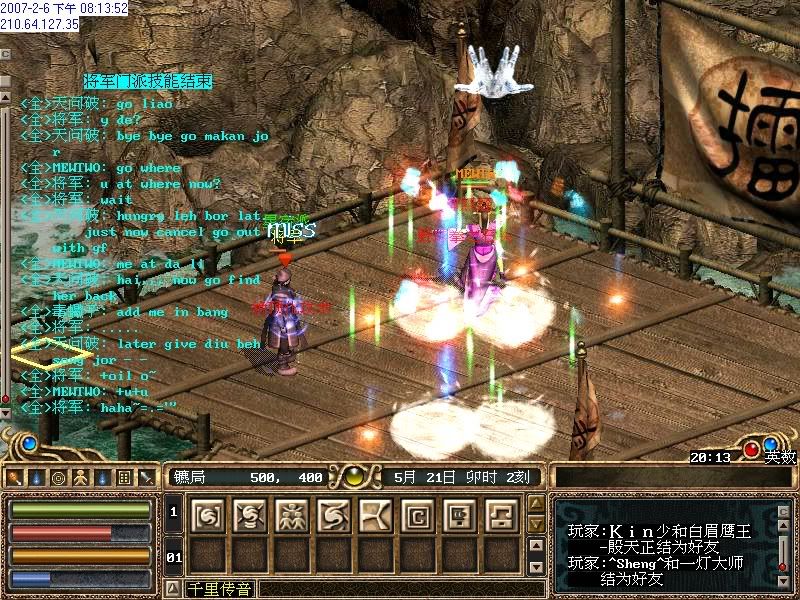Open the round target menu icon

(58, 477)
